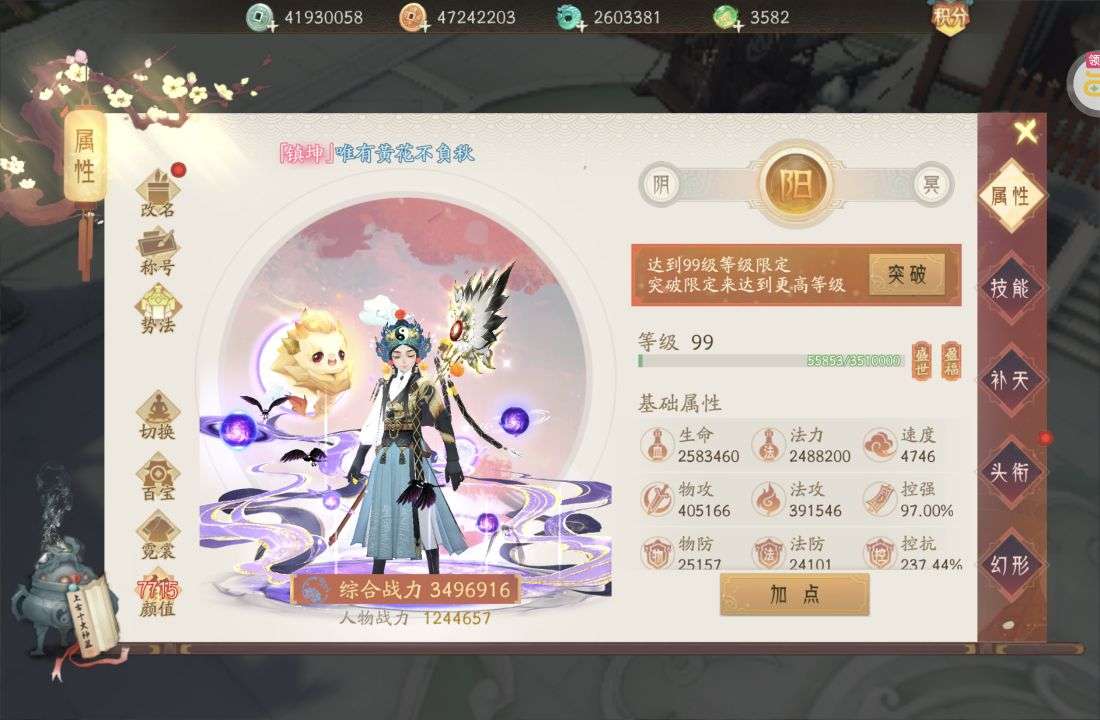Switch to the 阴 yin mode
Viewport: 1100px width, 720px height.
pos(660,185)
